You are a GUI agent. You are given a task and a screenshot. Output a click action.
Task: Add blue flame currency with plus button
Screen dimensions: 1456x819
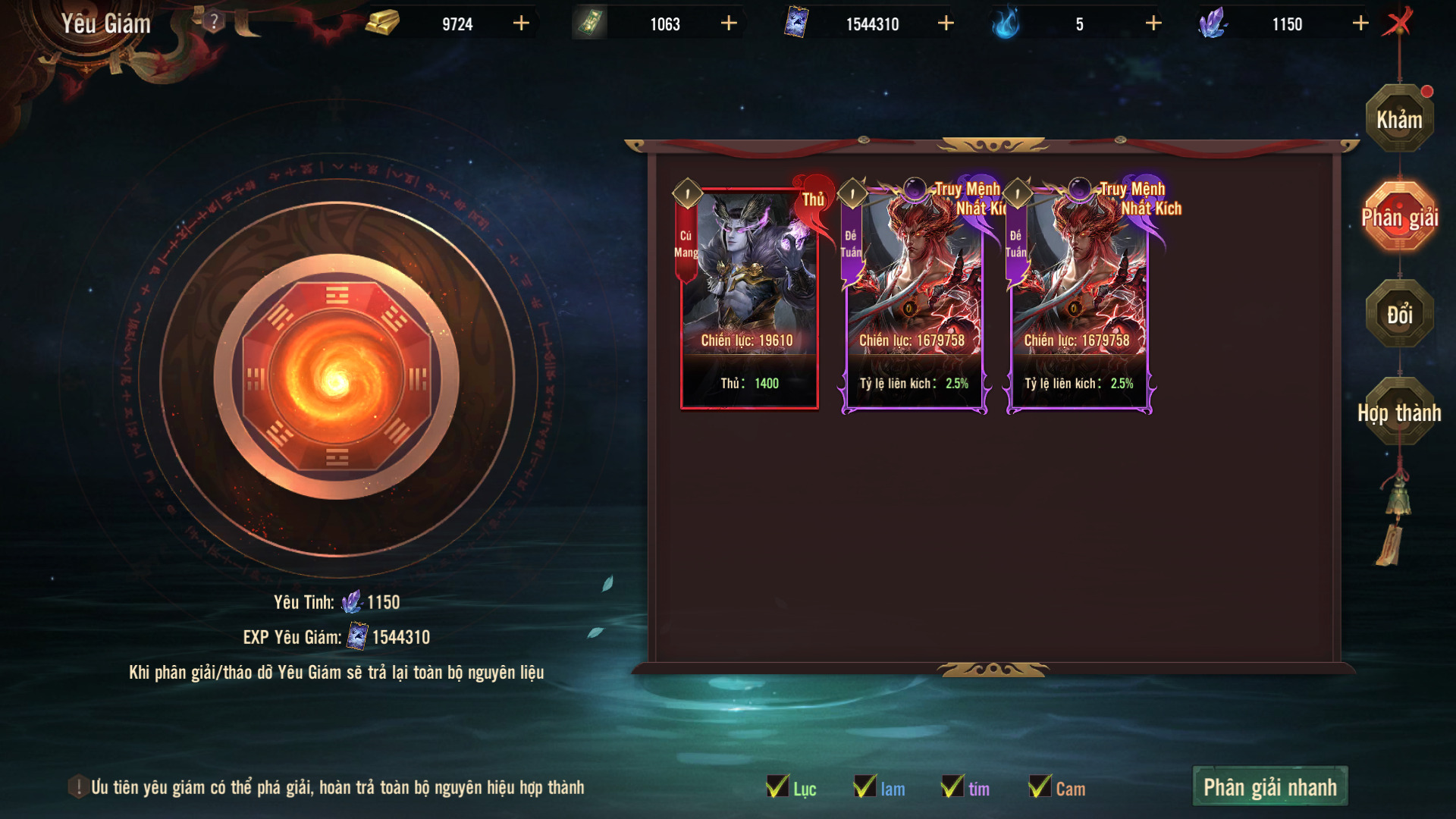pyautogui.click(x=1153, y=24)
